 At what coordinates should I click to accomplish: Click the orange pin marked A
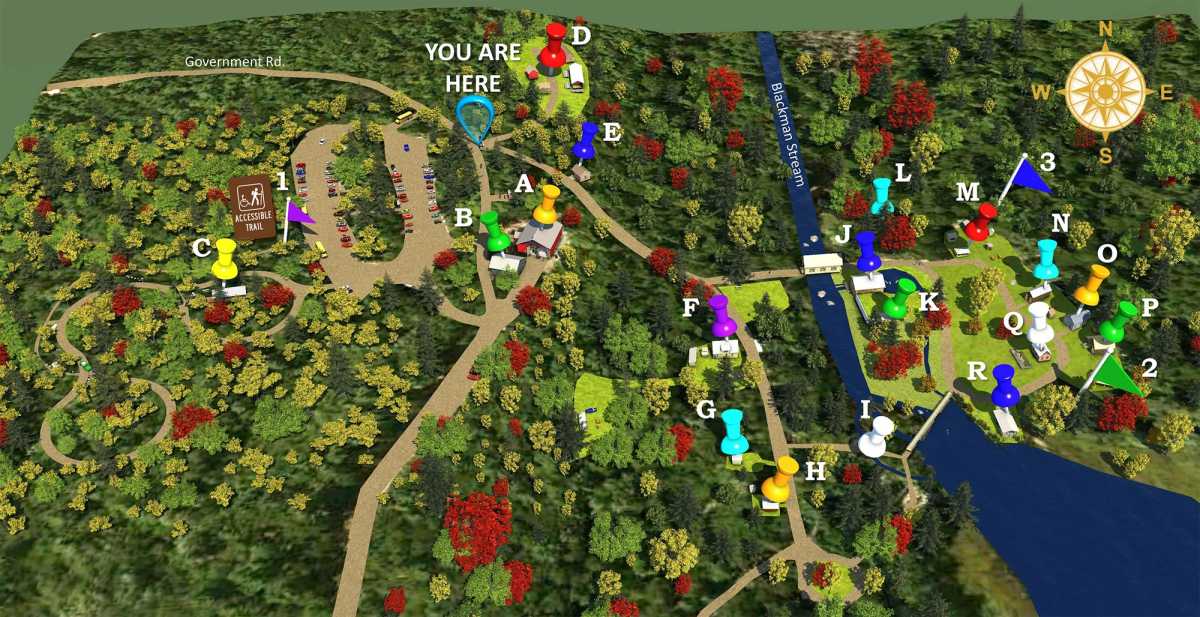click(546, 203)
